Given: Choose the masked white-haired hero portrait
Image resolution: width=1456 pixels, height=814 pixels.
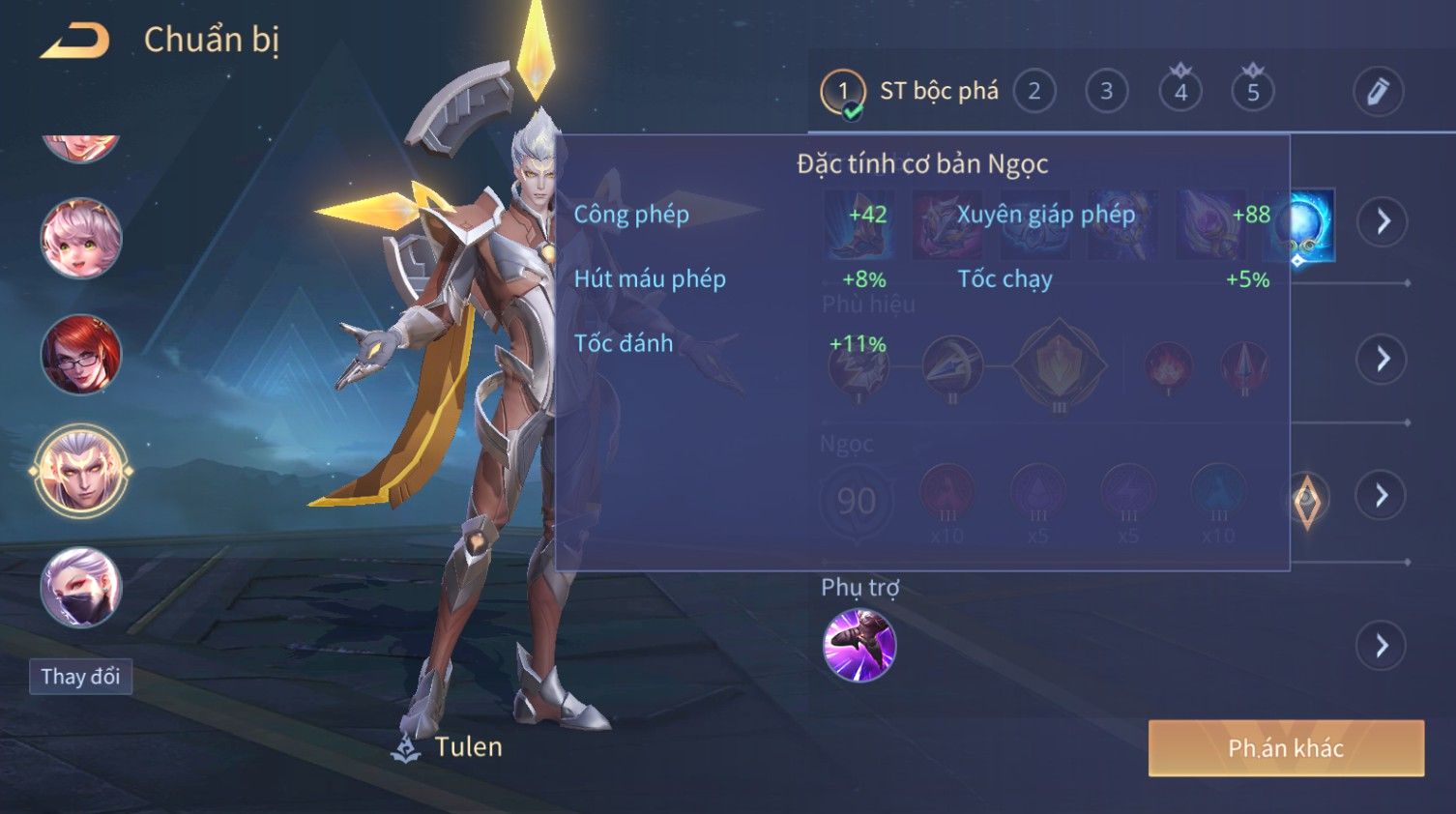Looking at the screenshot, I should 81,587.
